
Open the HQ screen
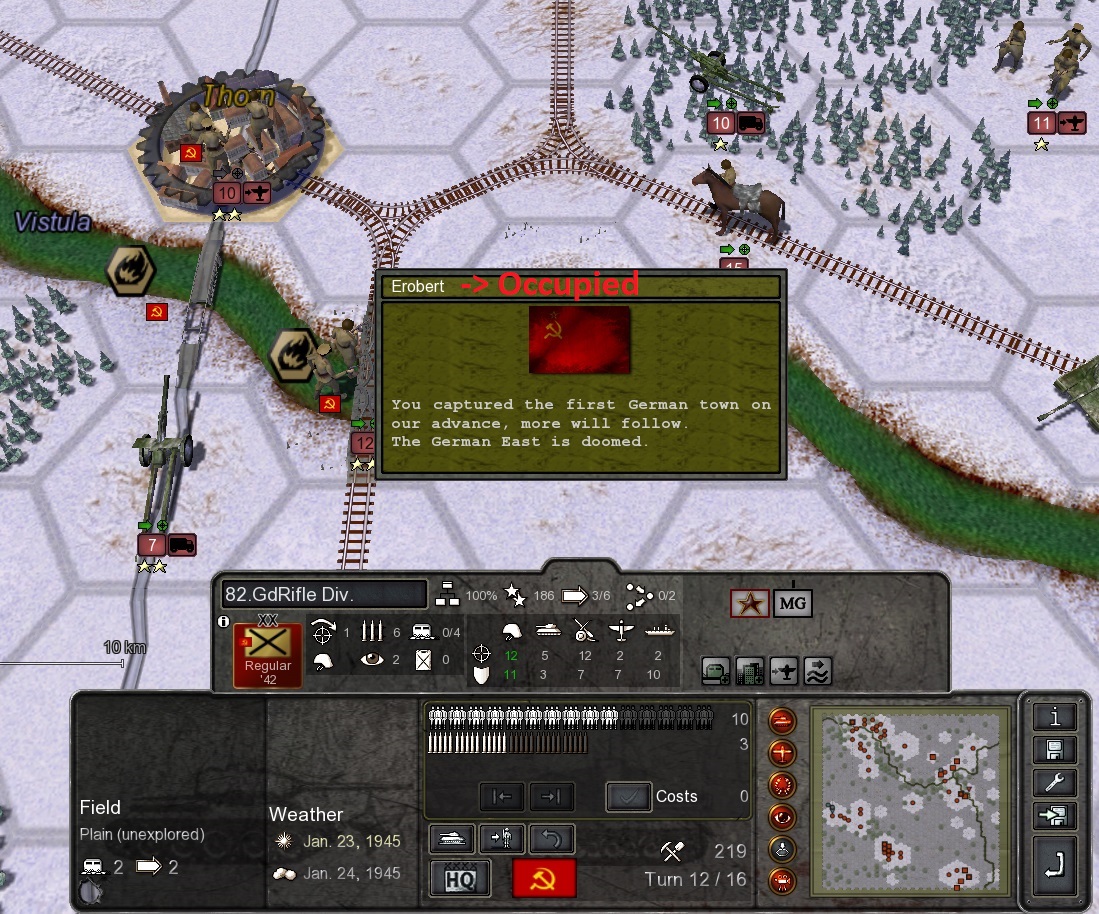pos(459,879)
